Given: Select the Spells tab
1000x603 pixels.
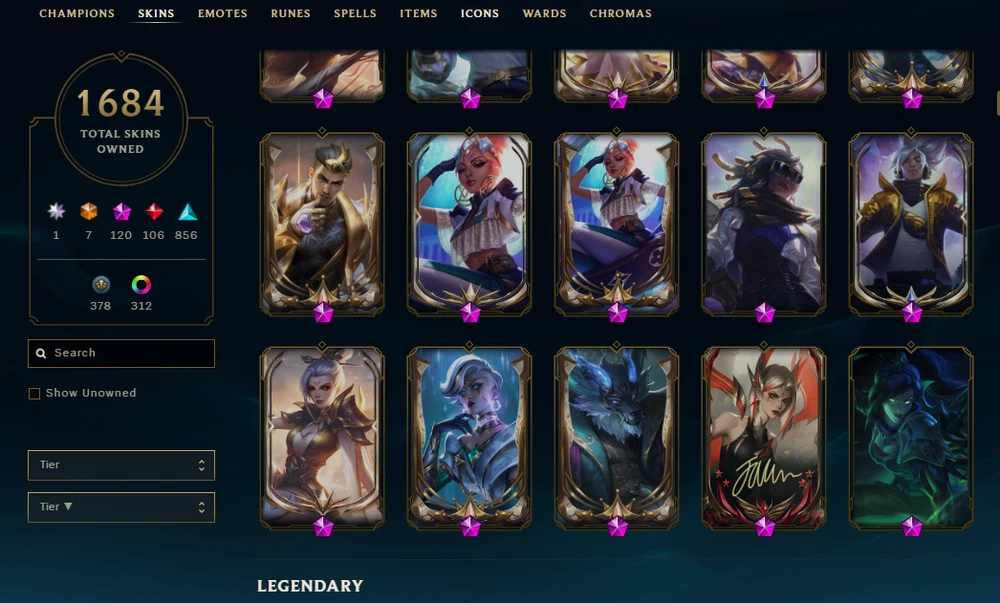Looking at the screenshot, I should pyautogui.click(x=355, y=14).
